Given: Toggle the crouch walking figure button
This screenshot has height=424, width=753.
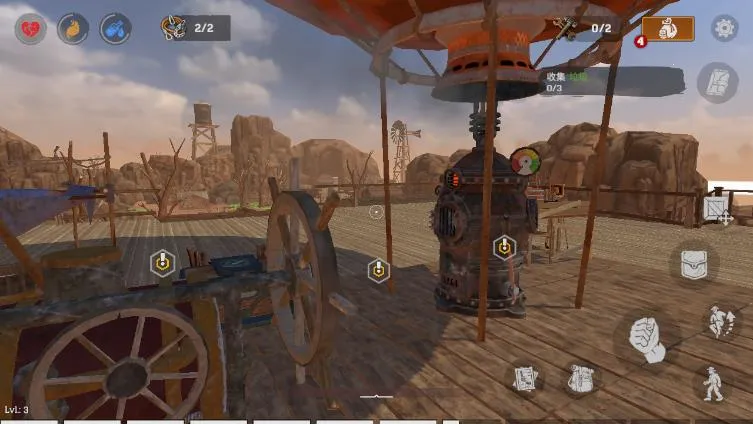Looking at the screenshot, I should click(713, 383).
